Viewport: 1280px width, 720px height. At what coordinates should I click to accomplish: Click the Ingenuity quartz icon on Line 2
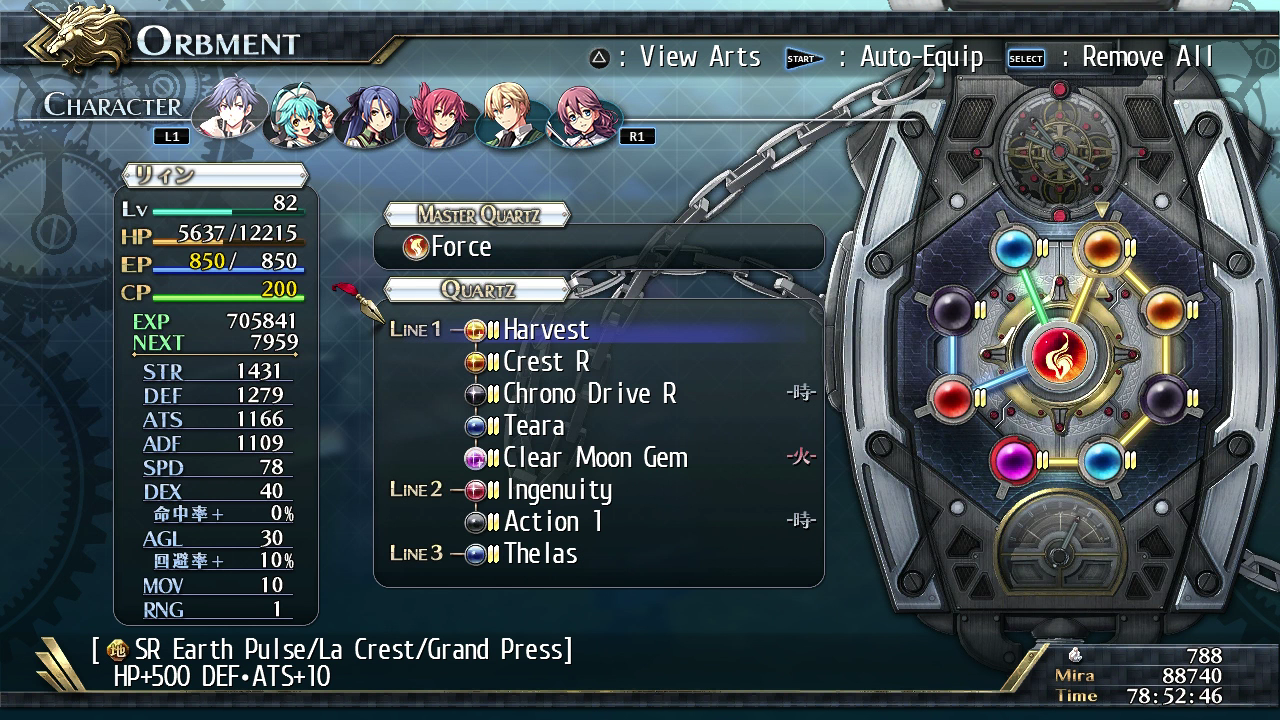(475, 489)
